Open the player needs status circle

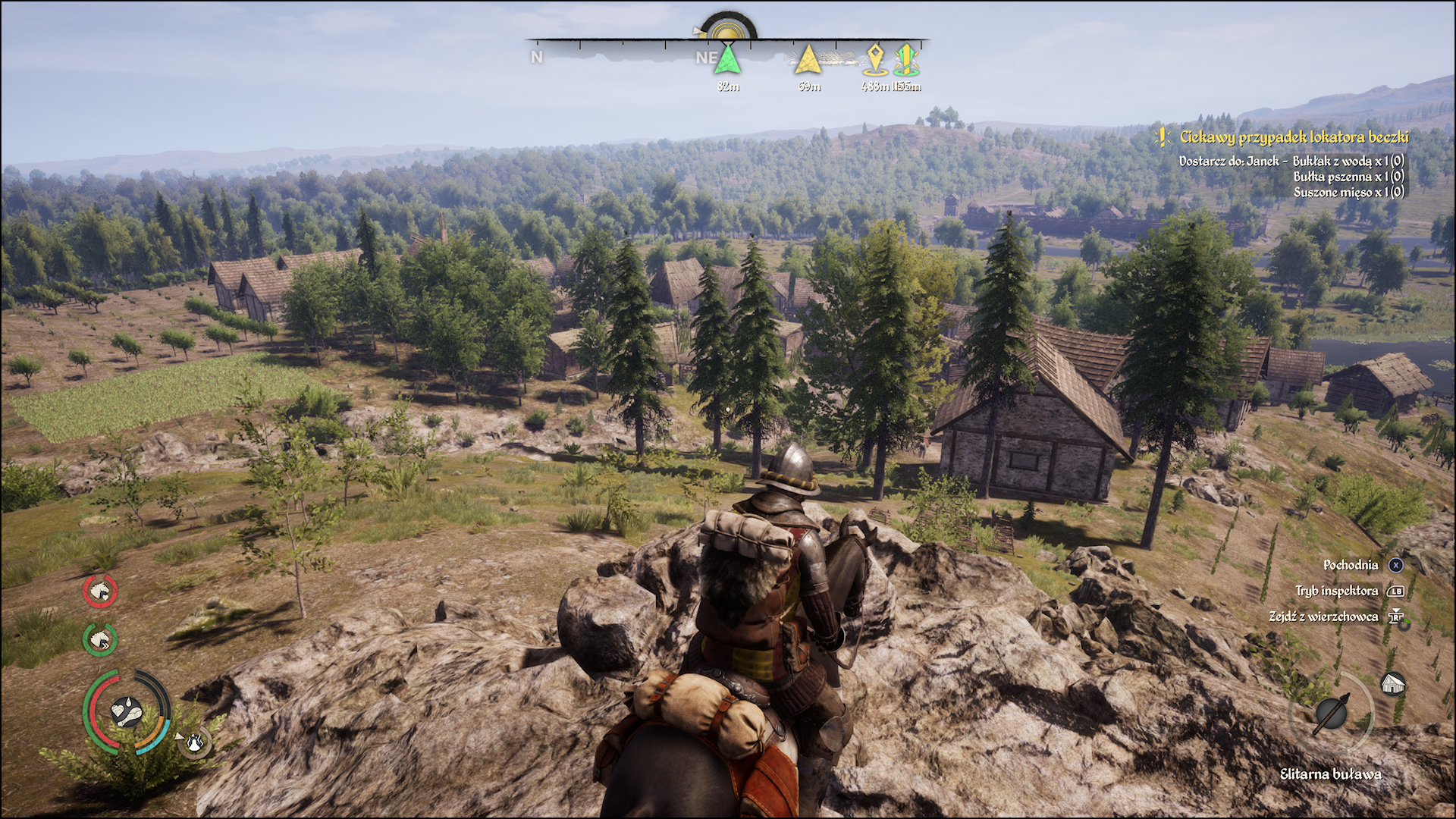click(x=127, y=711)
